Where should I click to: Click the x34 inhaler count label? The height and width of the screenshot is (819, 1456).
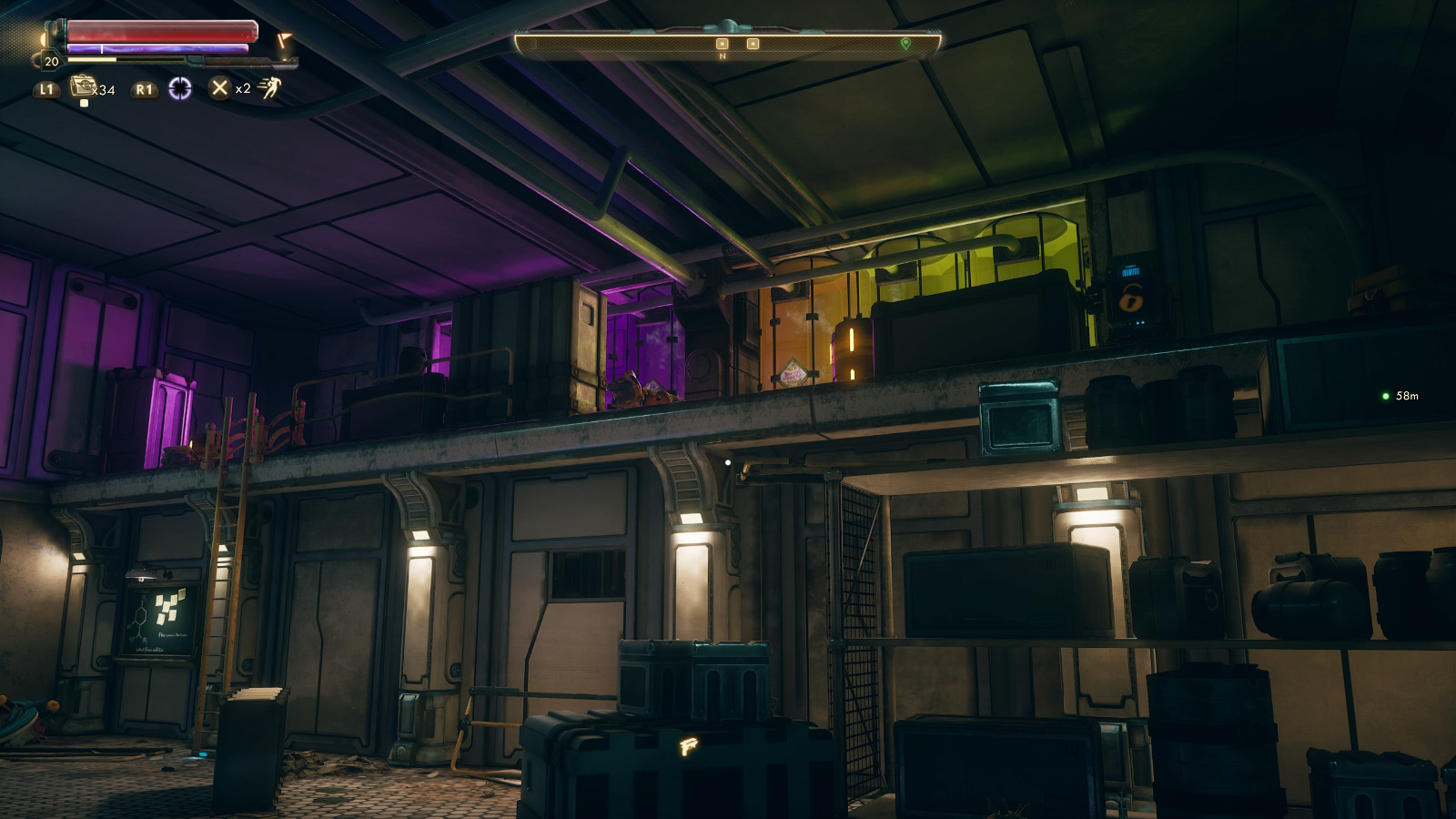(104, 90)
